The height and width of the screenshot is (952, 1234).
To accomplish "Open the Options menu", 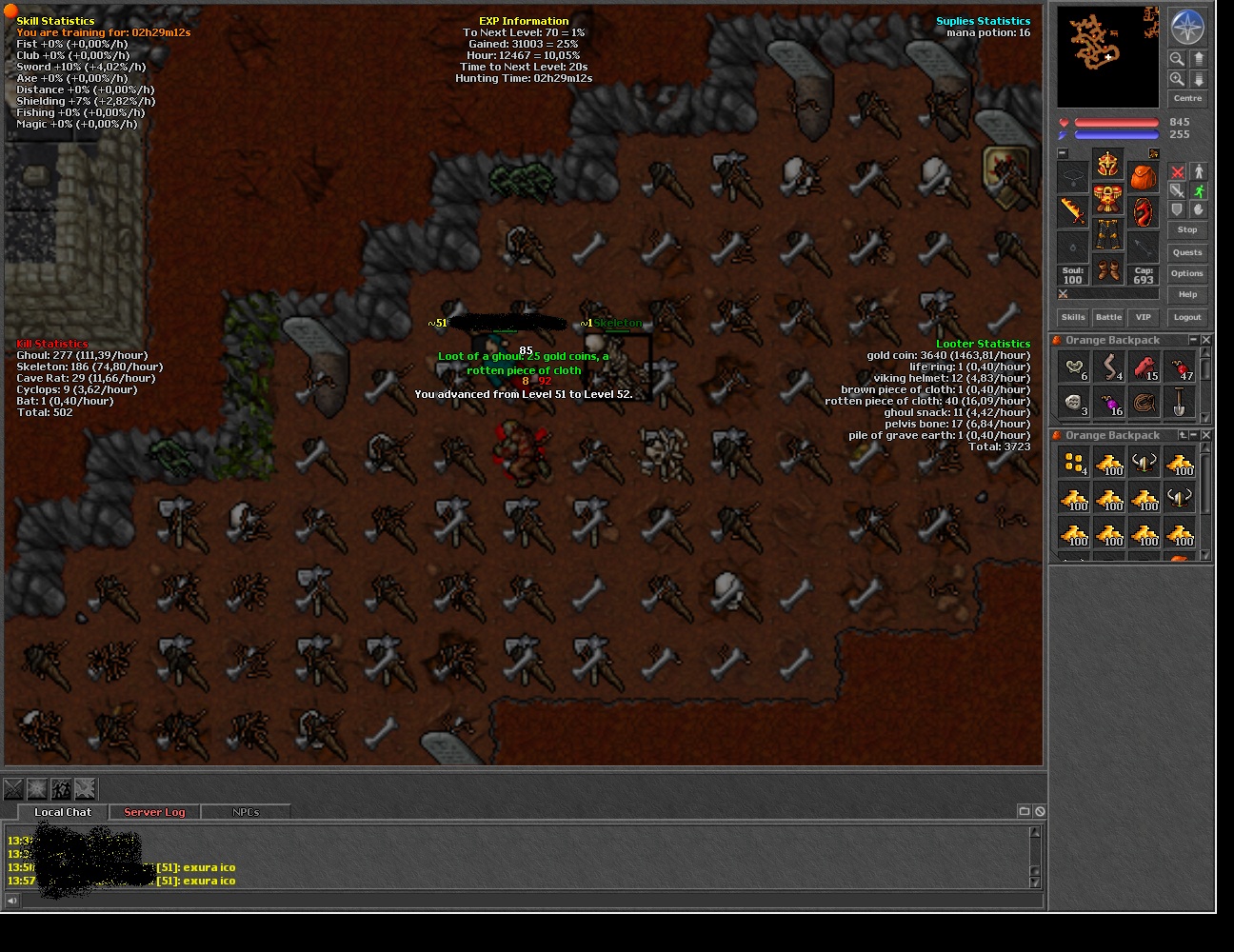I will click(1186, 273).
